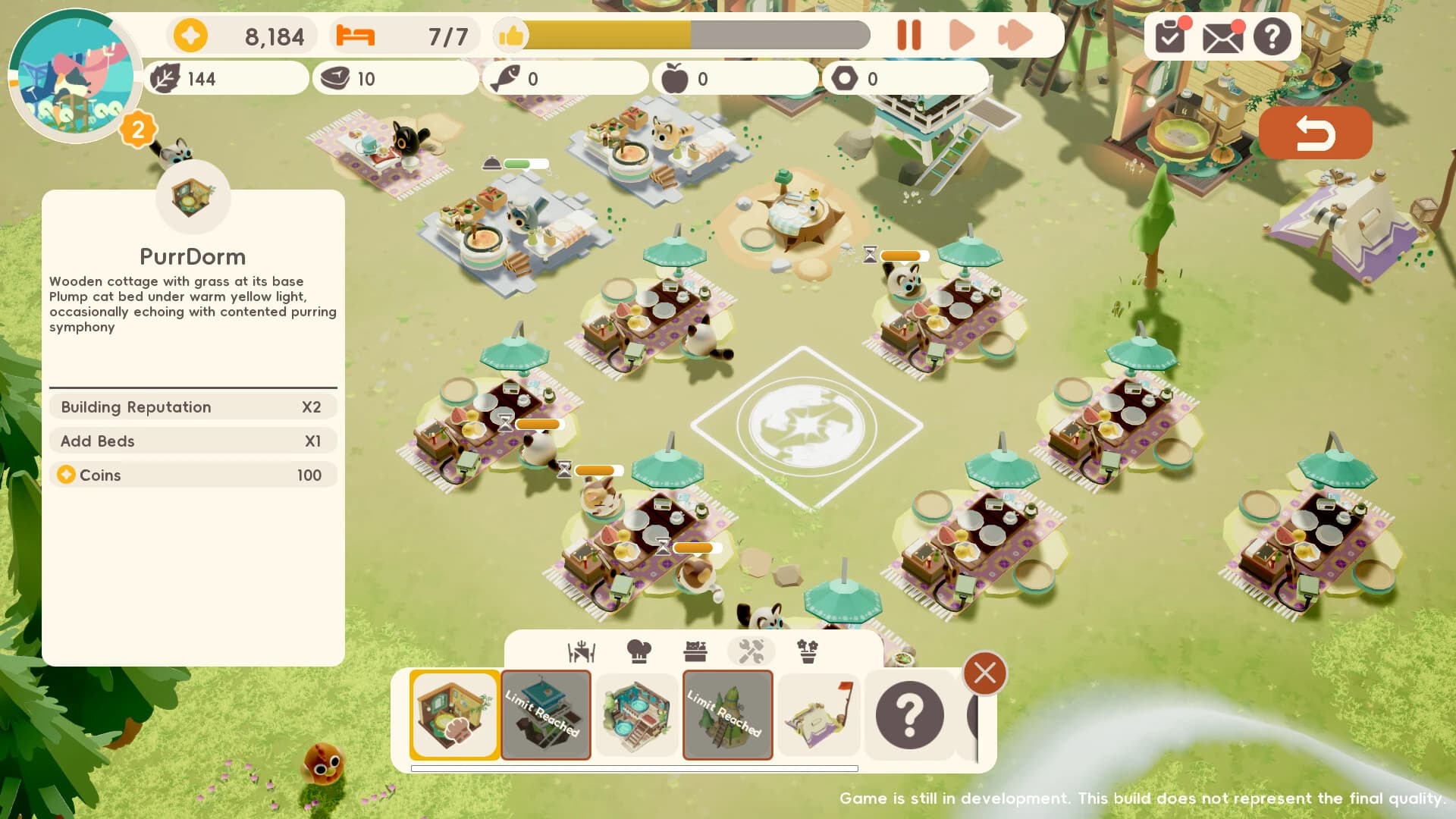
Task: Select the purple tent building thumbnail
Action: point(819,714)
